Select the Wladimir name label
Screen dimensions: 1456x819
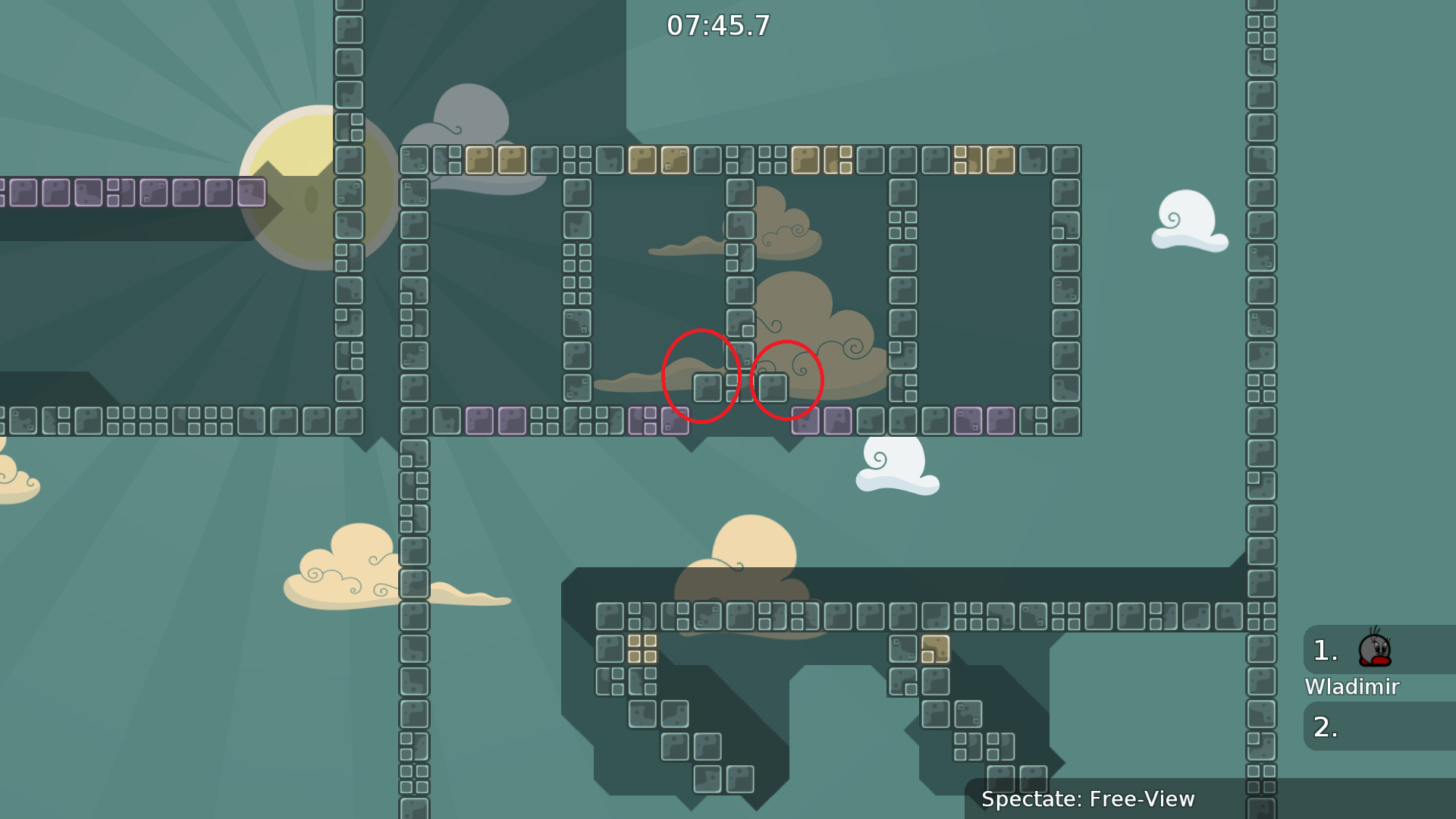(1352, 687)
